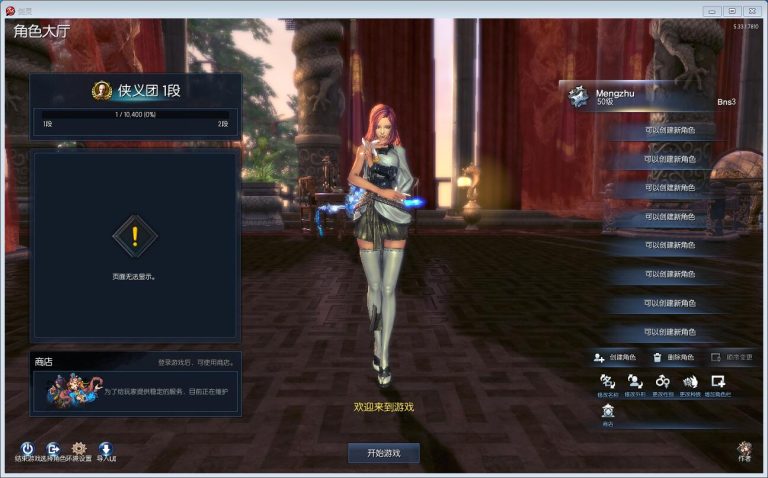Click the 导入UI blue download-arrow icon
The image size is (768, 478).
pos(106,449)
